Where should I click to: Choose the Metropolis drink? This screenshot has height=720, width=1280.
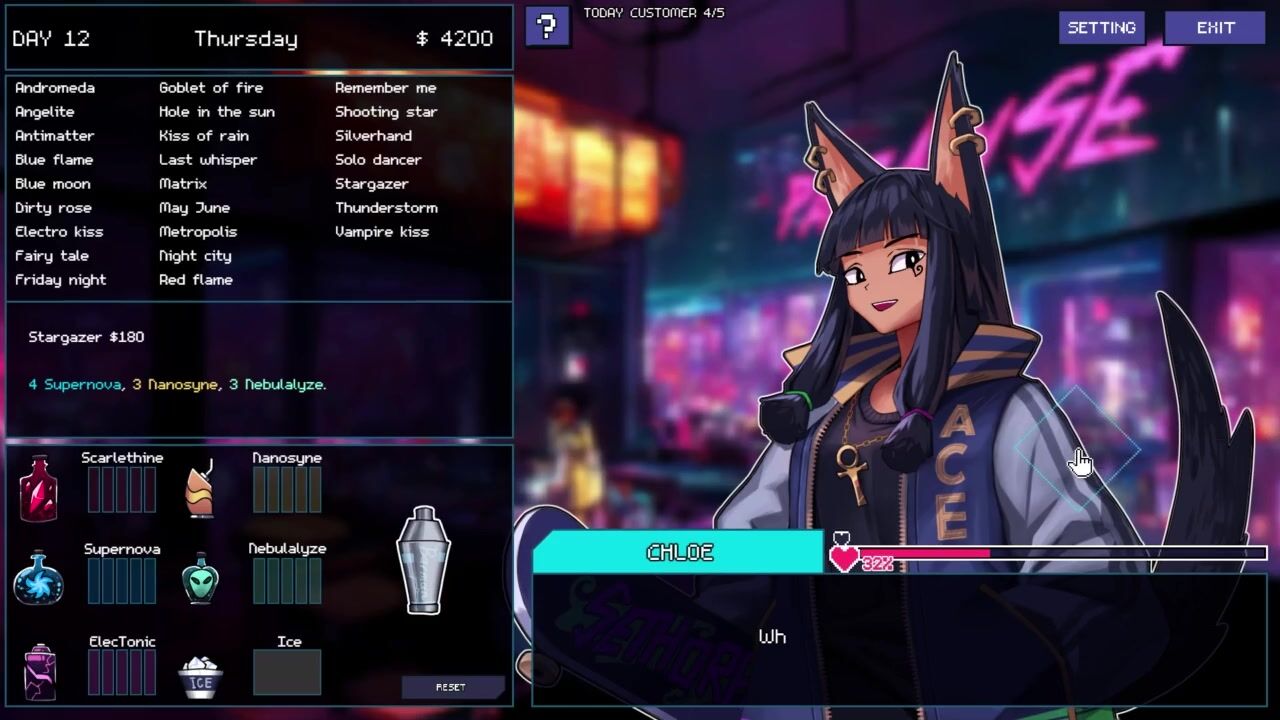pyautogui.click(x=198, y=232)
